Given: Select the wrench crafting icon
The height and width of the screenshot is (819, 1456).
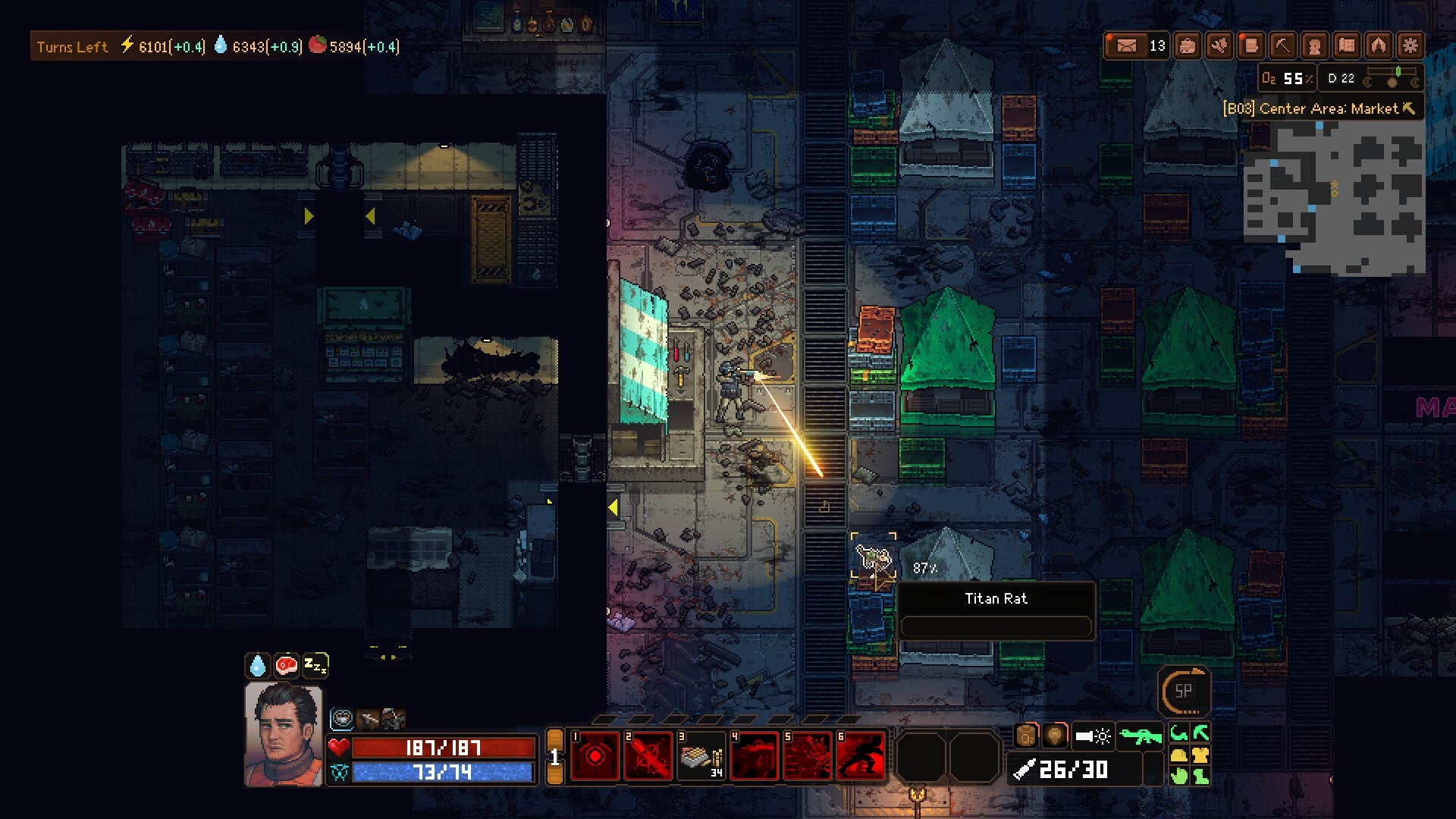Looking at the screenshot, I should click(x=1219, y=45).
